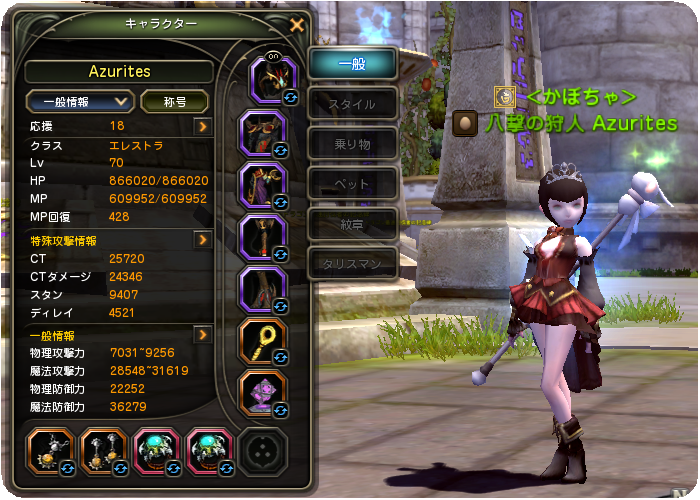Expand the 応援 row arrow
Screen dimensions: 700x500
coord(203,126)
